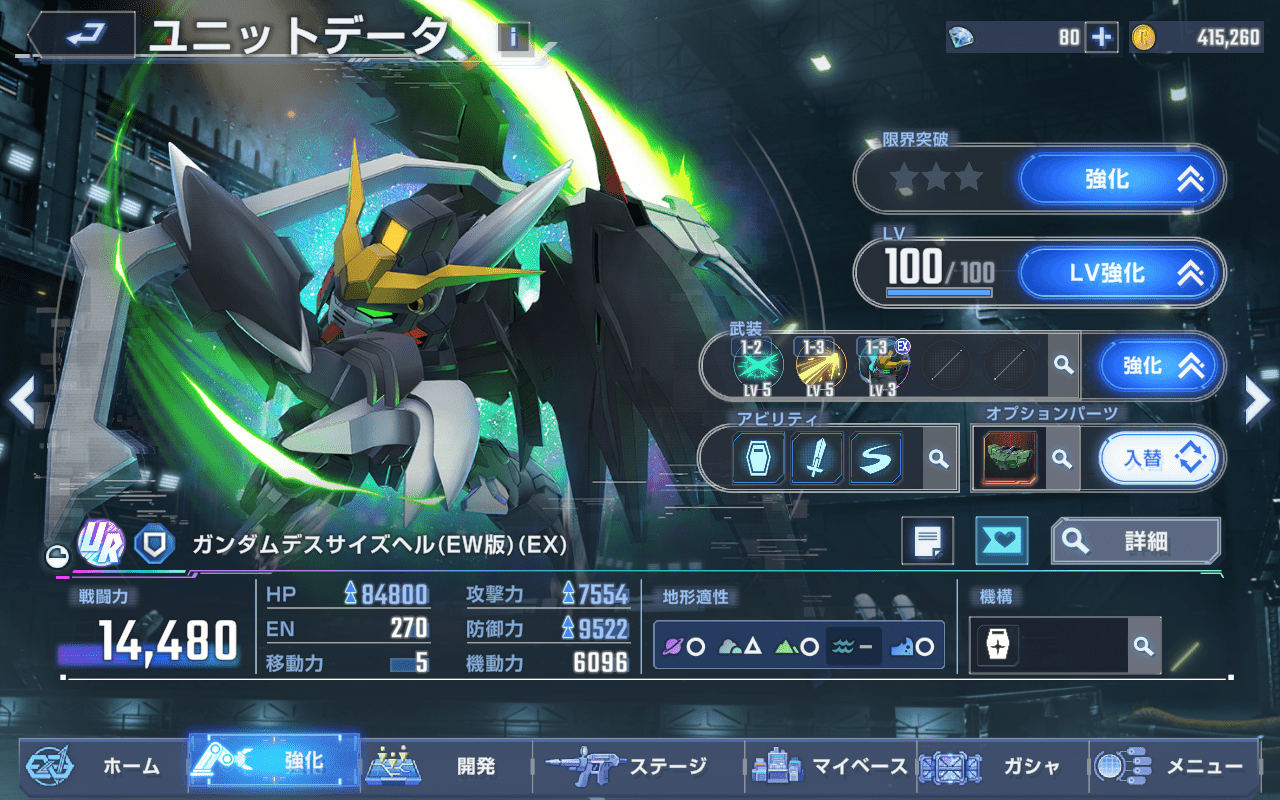Open the info icon beside the title

pyautogui.click(x=513, y=38)
